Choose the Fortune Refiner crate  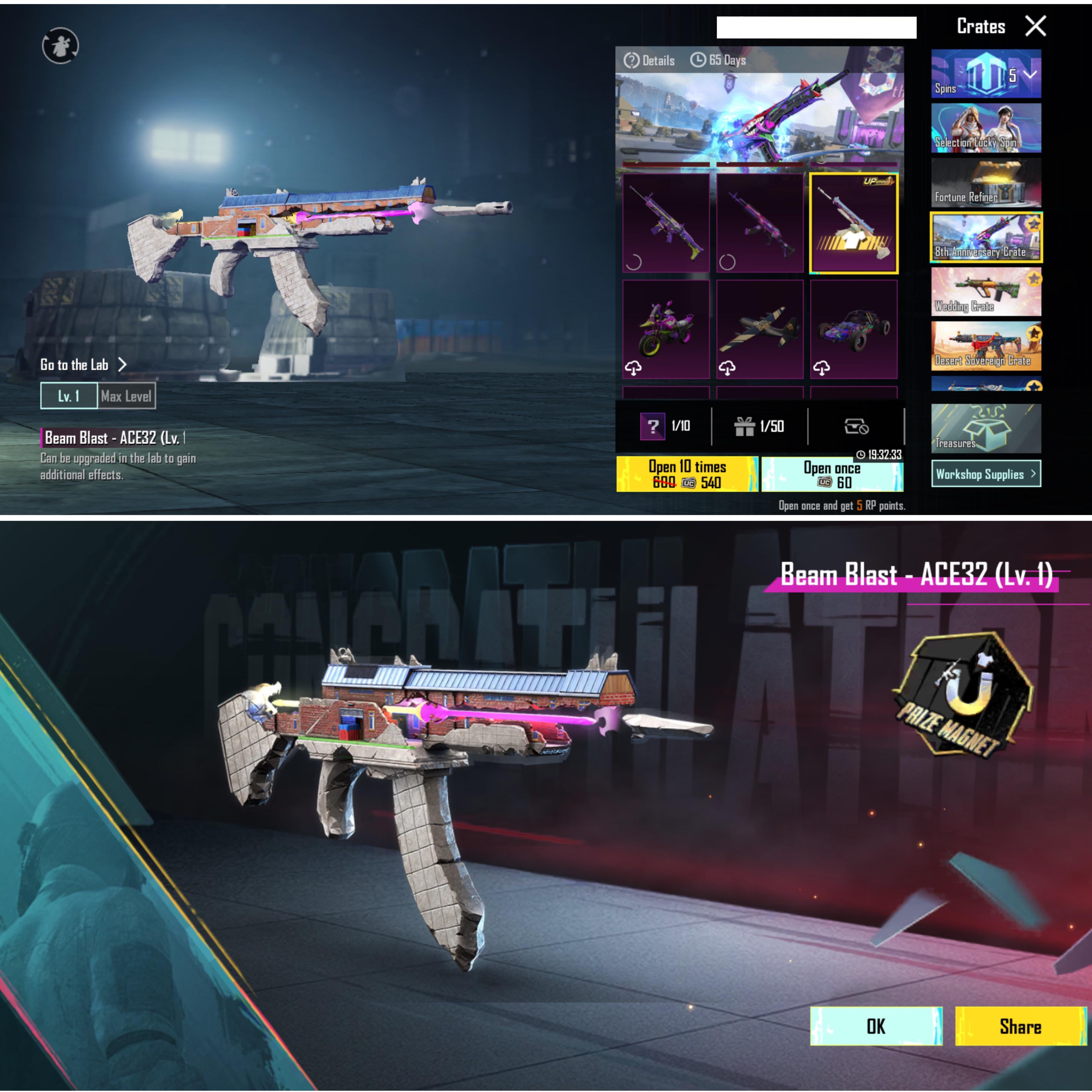tap(986, 183)
